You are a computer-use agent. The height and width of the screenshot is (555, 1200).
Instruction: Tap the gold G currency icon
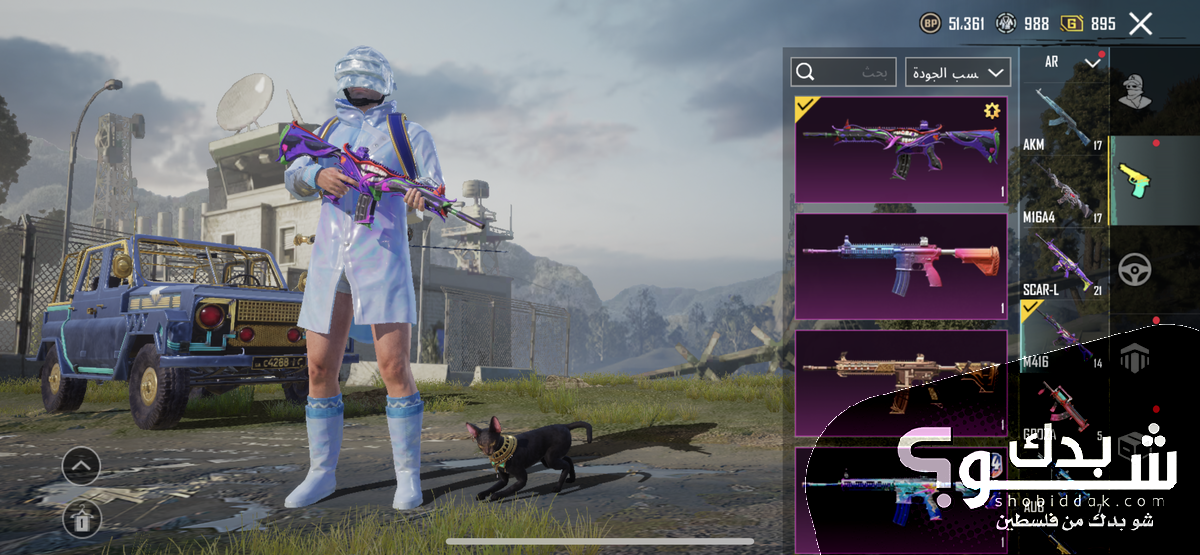point(1072,23)
